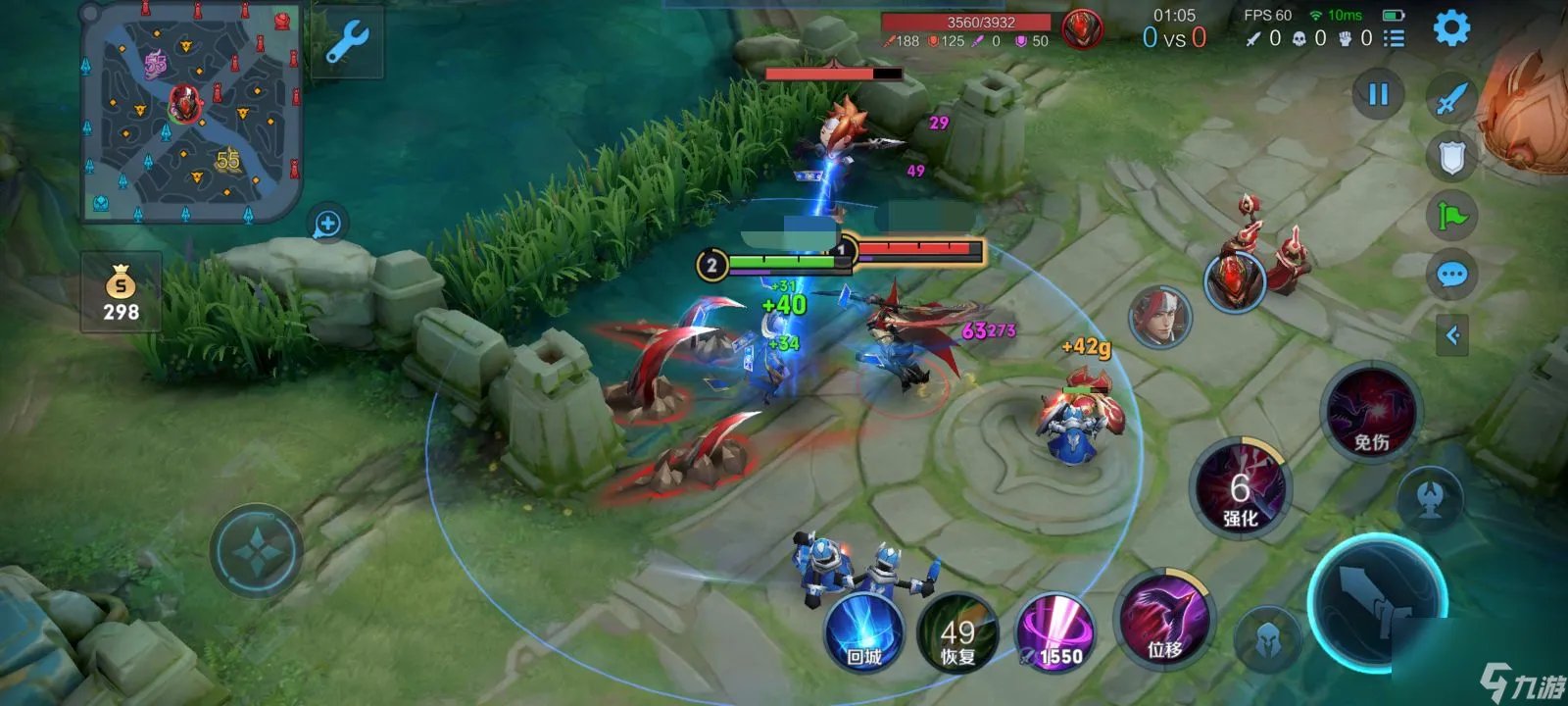Activate the 位移 dash ability
The image size is (1568, 706).
1165,621
